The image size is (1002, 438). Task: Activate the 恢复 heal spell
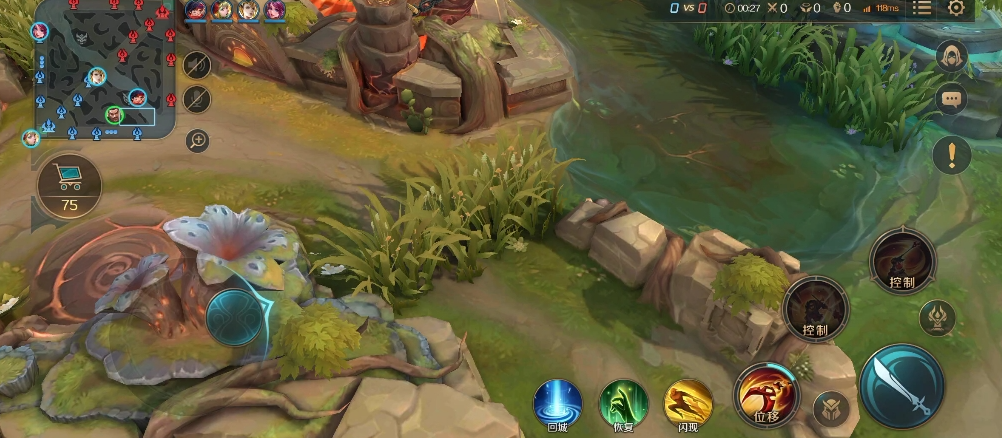pos(623,403)
